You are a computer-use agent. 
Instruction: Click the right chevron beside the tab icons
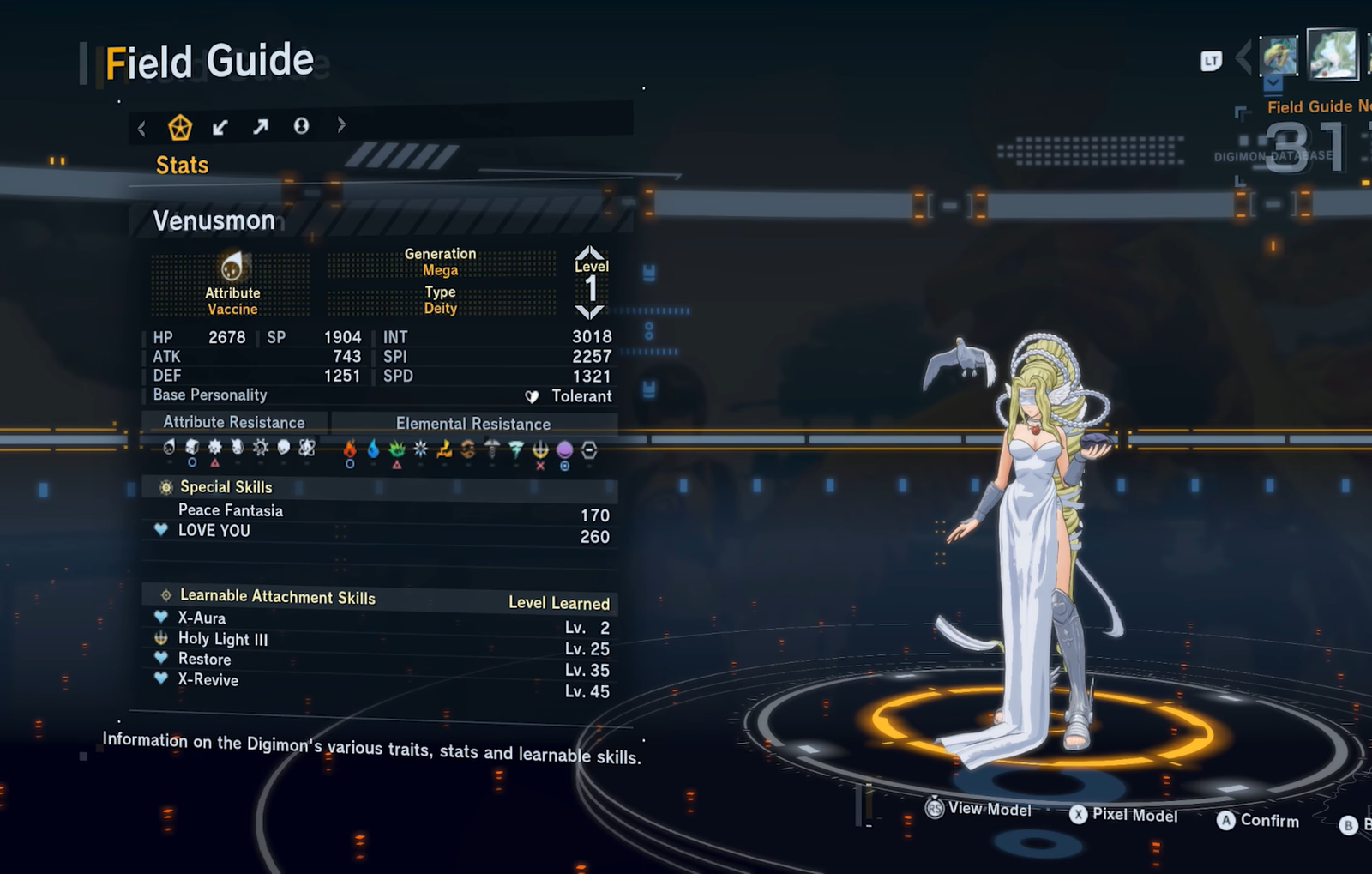(x=341, y=125)
